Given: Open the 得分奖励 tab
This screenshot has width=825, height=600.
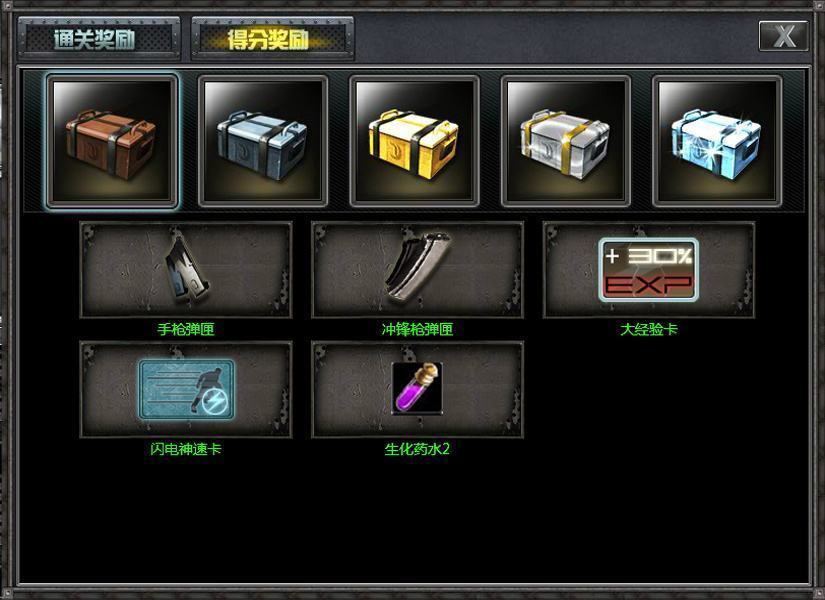Looking at the screenshot, I should pyautogui.click(x=271, y=39).
